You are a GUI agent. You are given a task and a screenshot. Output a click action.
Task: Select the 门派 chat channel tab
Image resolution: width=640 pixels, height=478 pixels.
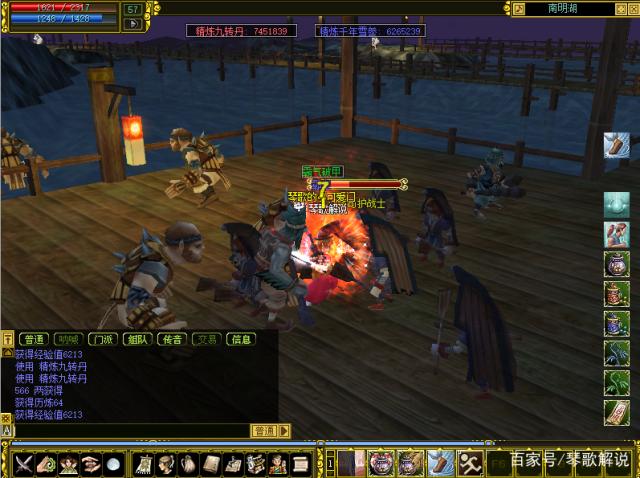pyautogui.click(x=102, y=339)
